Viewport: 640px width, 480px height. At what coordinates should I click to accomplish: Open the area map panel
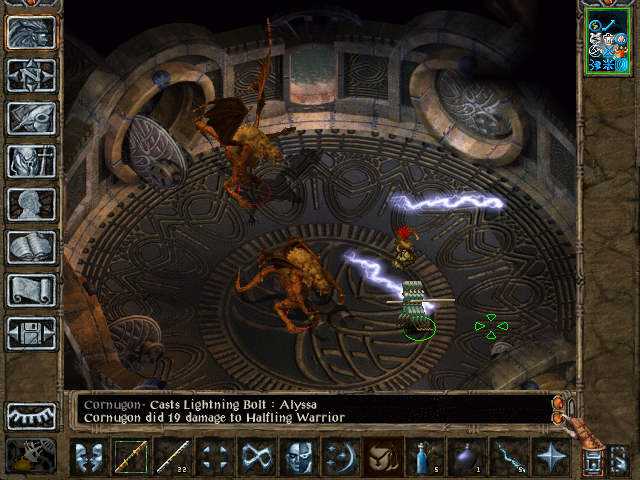[x=32, y=75]
